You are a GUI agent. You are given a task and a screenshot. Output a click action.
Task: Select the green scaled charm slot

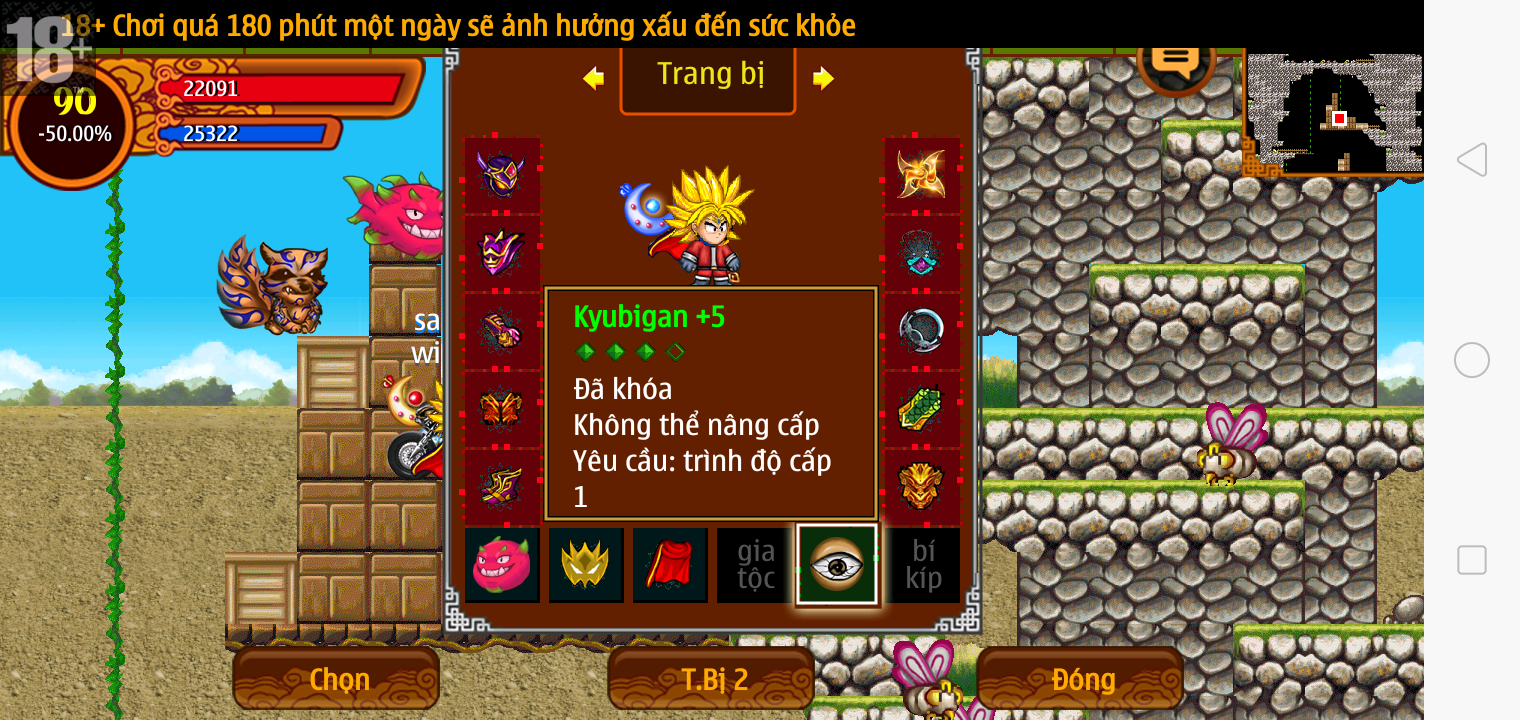pos(921,408)
